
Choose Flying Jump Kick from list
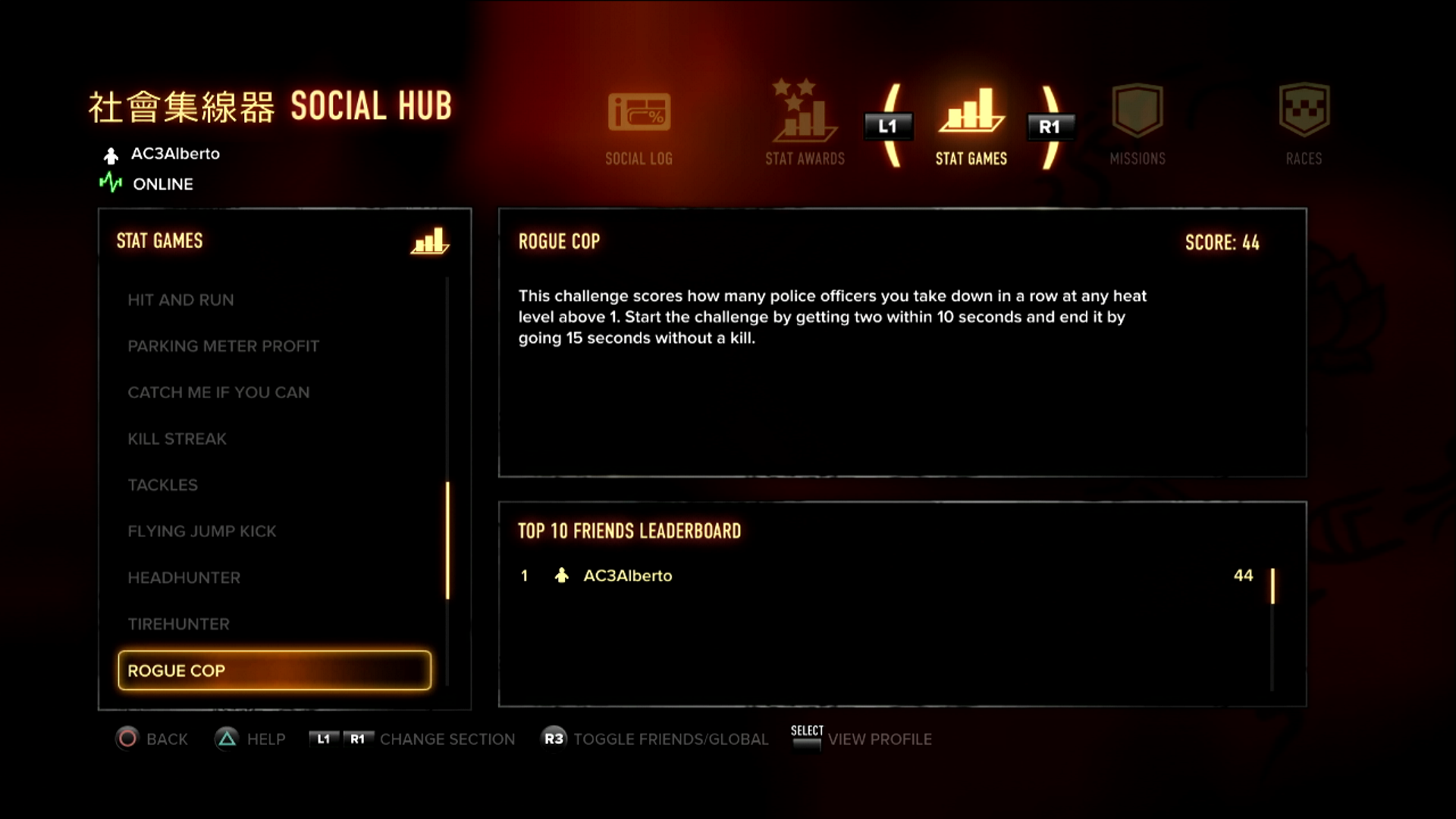202,532
